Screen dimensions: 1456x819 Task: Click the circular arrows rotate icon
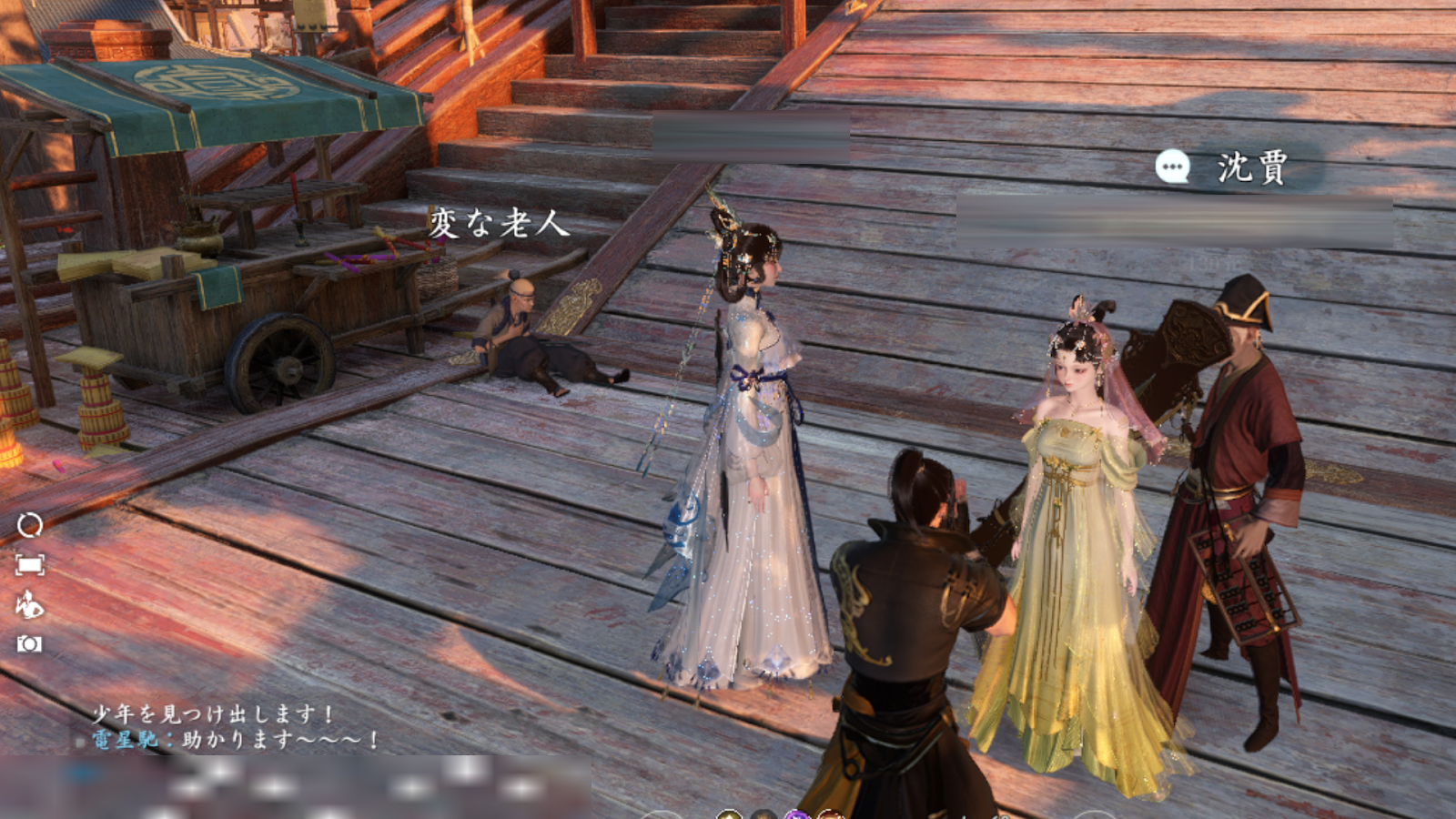pyautogui.click(x=29, y=525)
